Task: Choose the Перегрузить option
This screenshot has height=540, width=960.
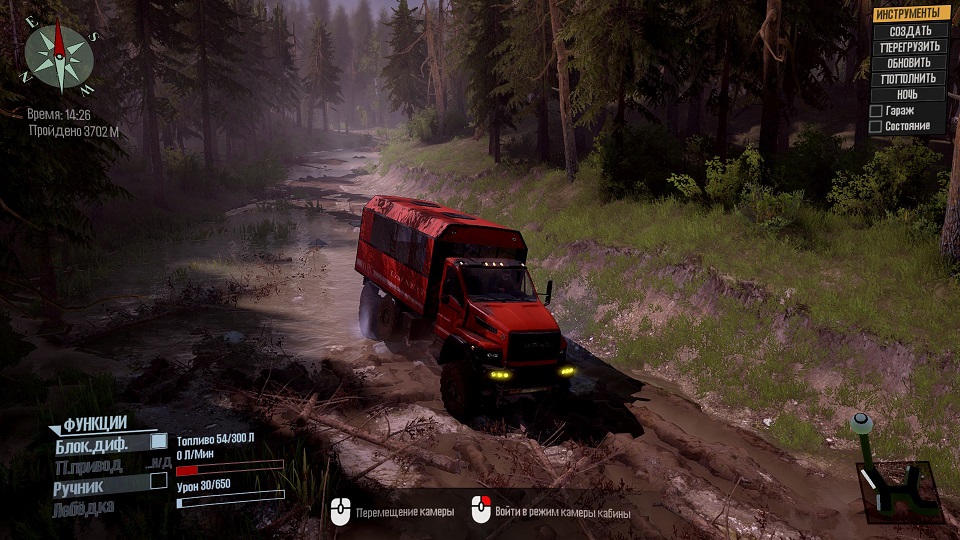Action: pyautogui.click(x=911, y=47)
